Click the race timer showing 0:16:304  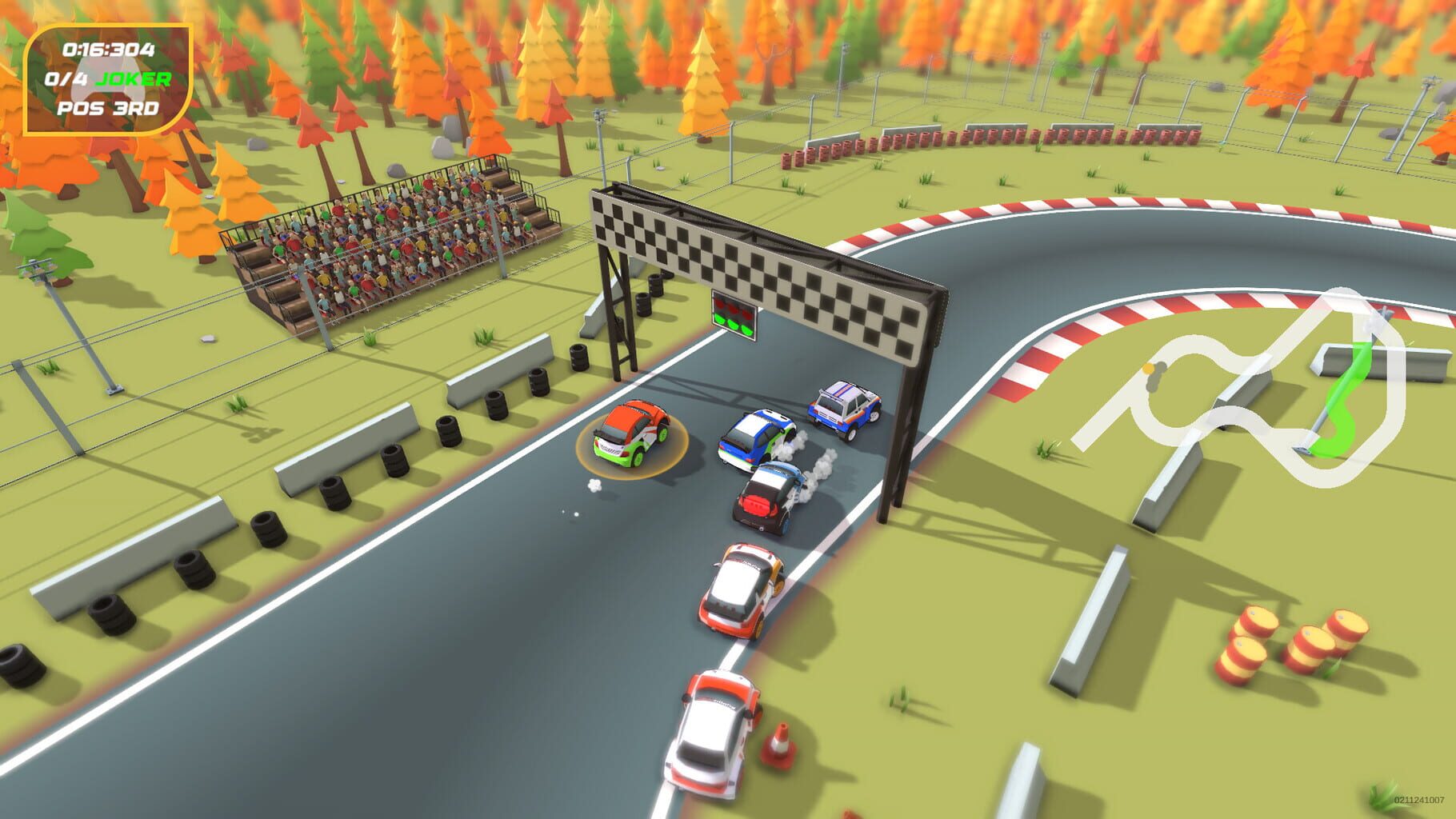[x=110, y=50]
